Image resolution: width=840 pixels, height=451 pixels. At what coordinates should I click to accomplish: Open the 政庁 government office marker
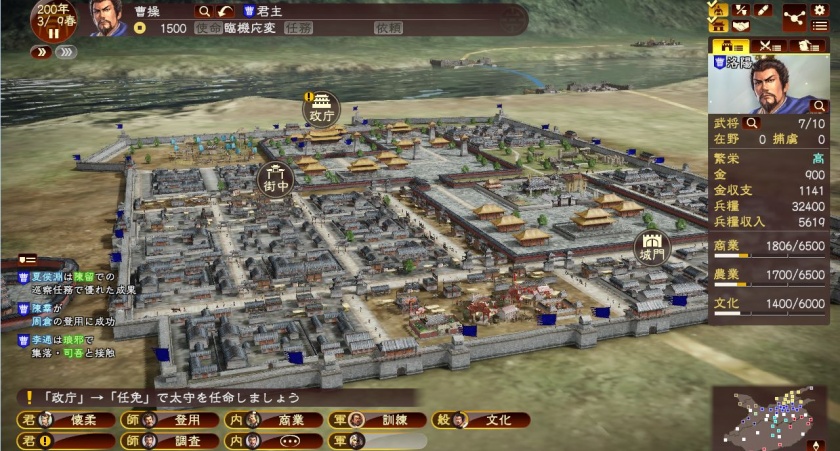(x=321, y=106)
